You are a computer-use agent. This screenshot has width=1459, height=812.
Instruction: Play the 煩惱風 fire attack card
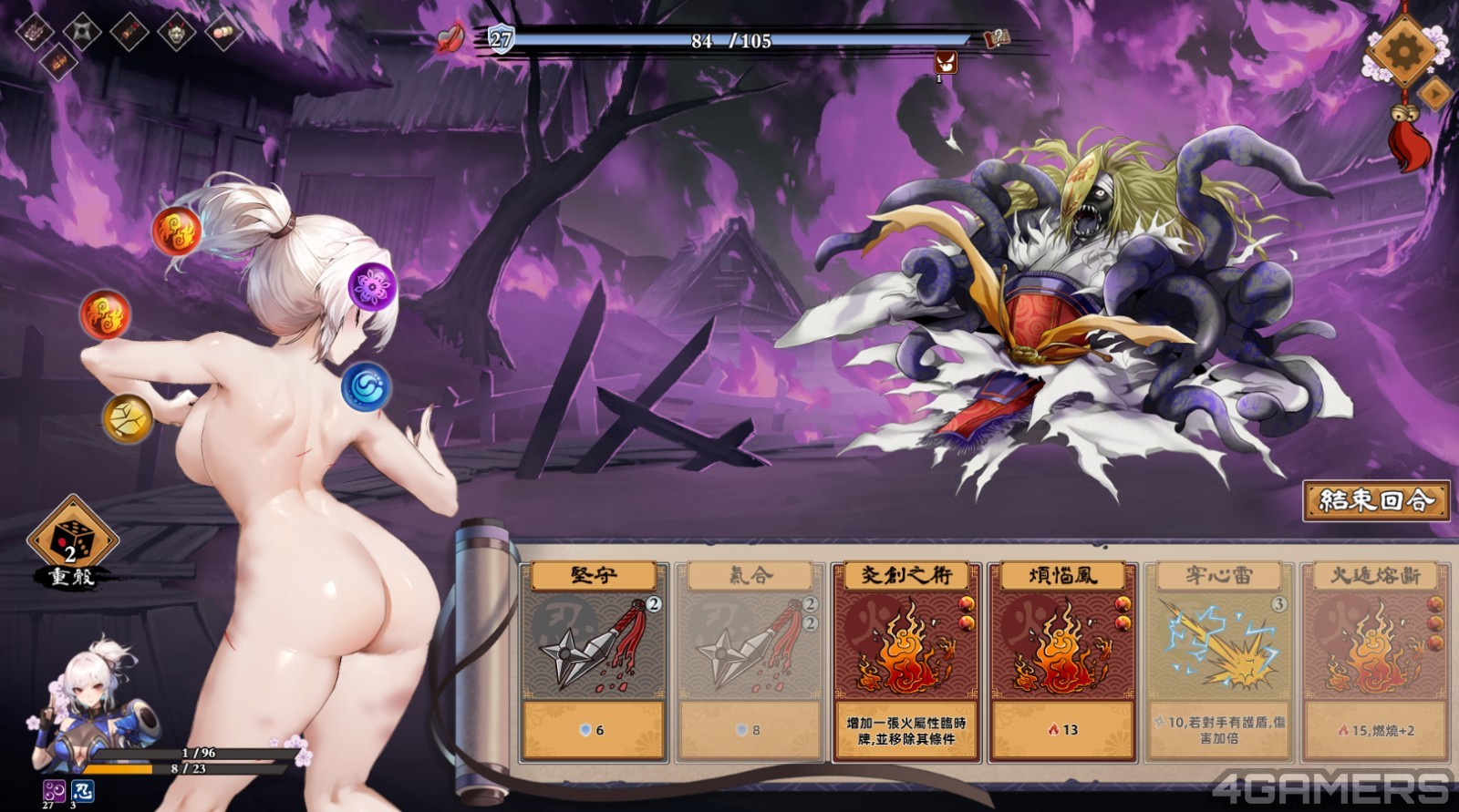[1062, 662]
